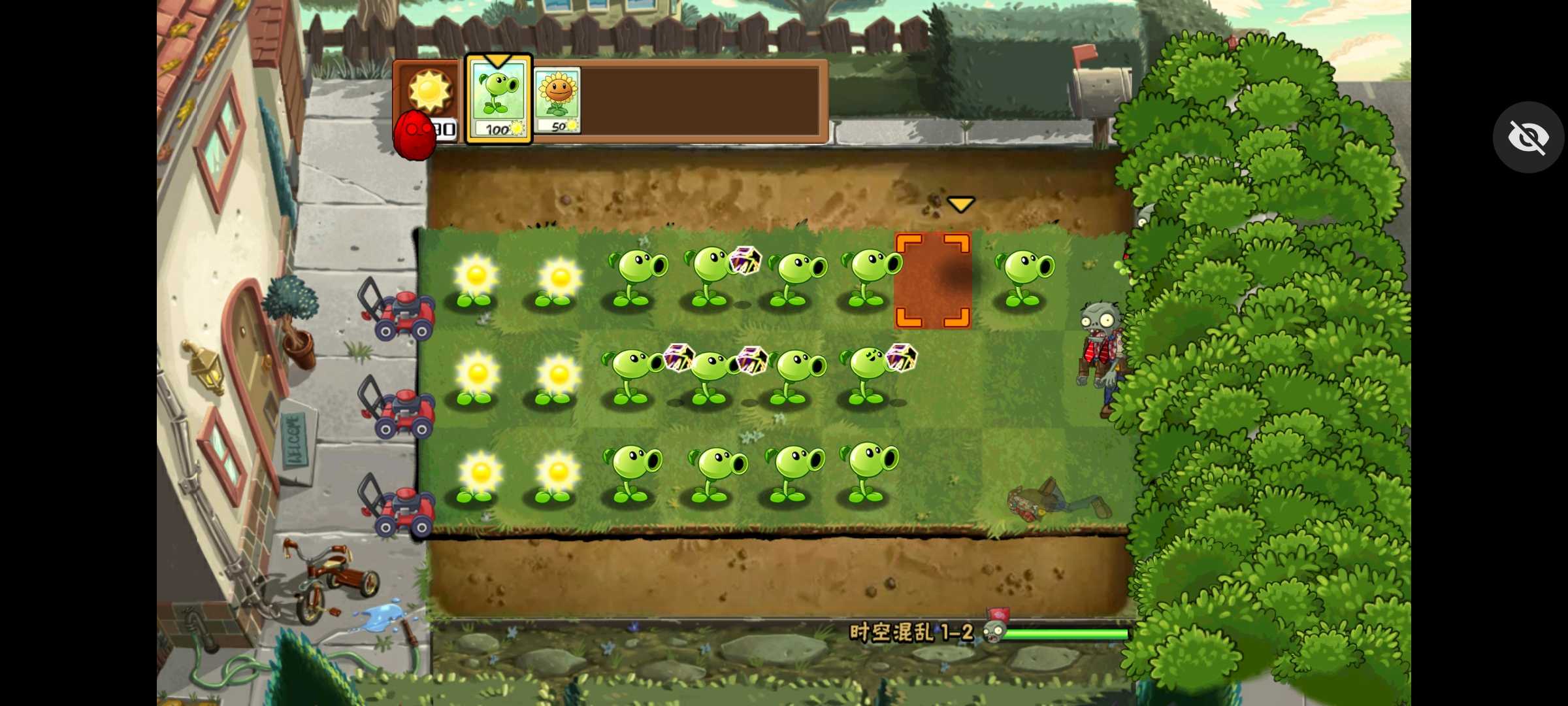Click the green level progress bar
This screenshot has width=1568, height=706.
pos(1065,633)
